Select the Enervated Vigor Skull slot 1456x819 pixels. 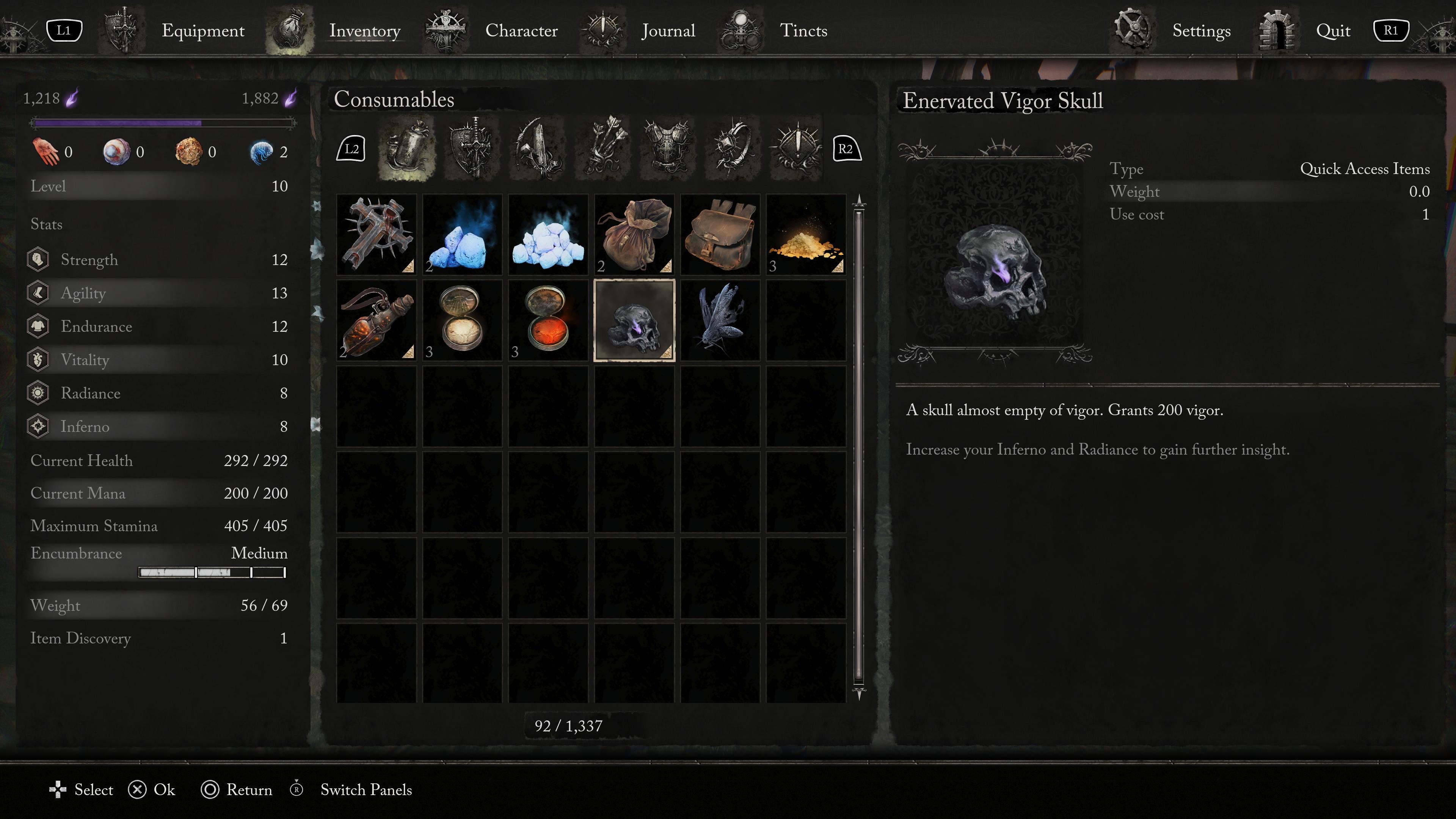click(x=634, y=320)
